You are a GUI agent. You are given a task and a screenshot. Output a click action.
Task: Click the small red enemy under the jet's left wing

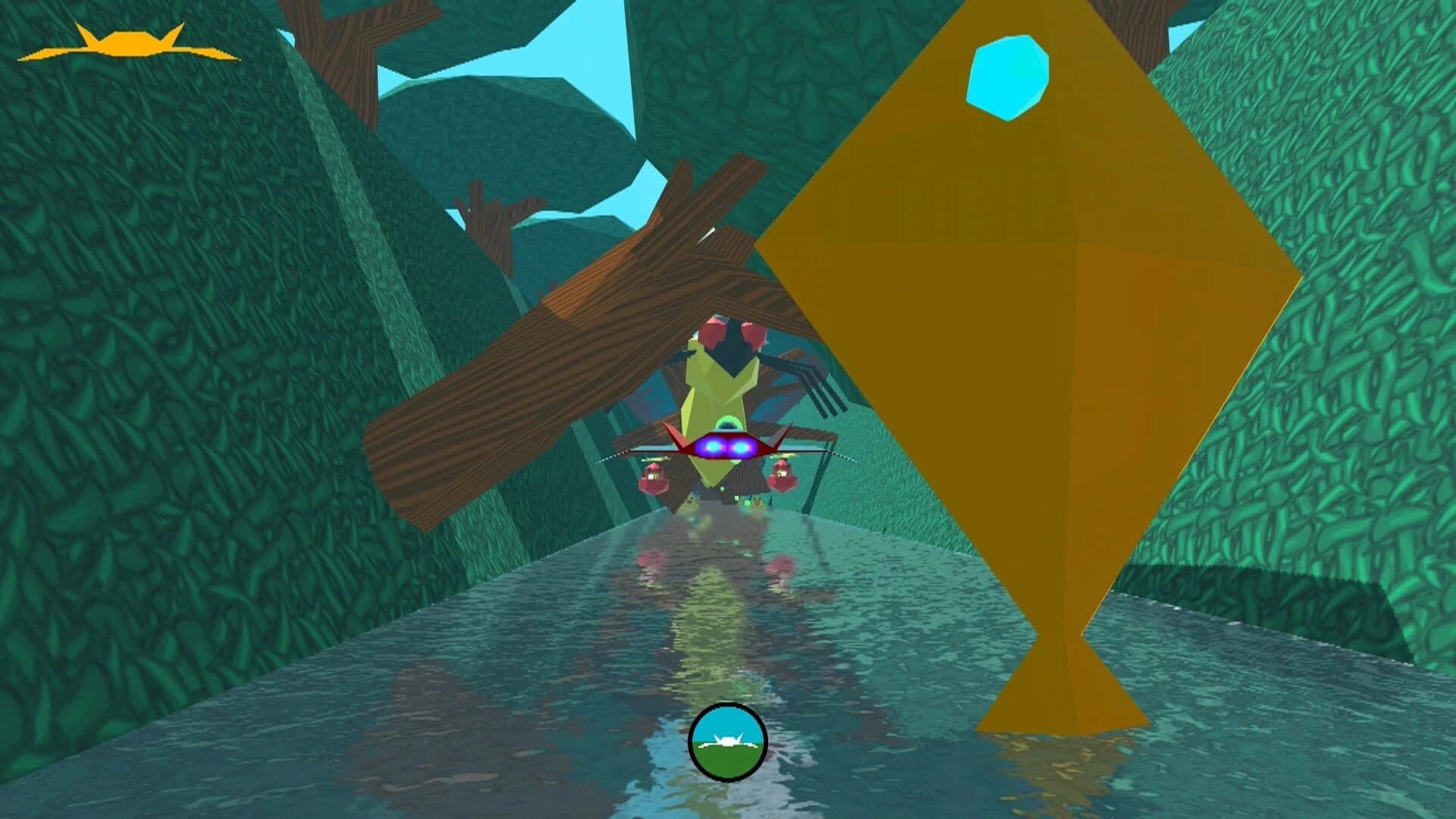653,478
